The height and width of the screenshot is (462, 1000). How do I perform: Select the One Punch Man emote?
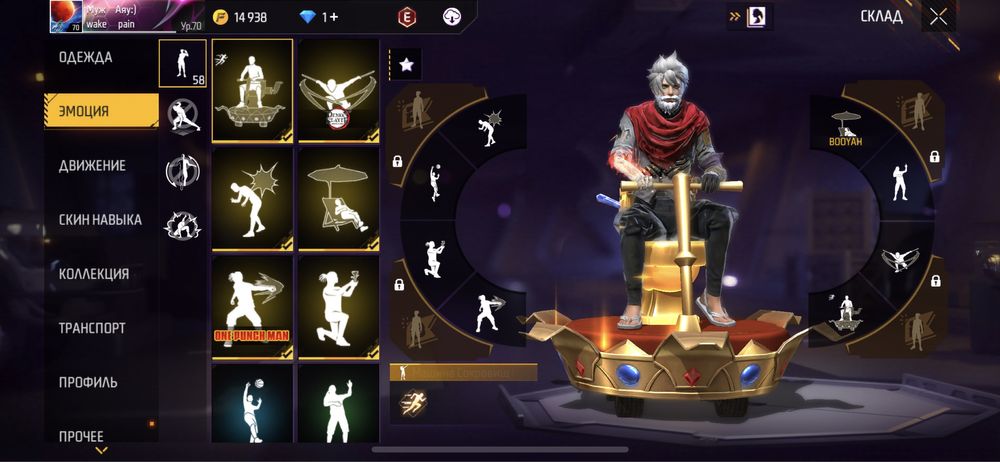pyautogui.click(x=252, y=306)
